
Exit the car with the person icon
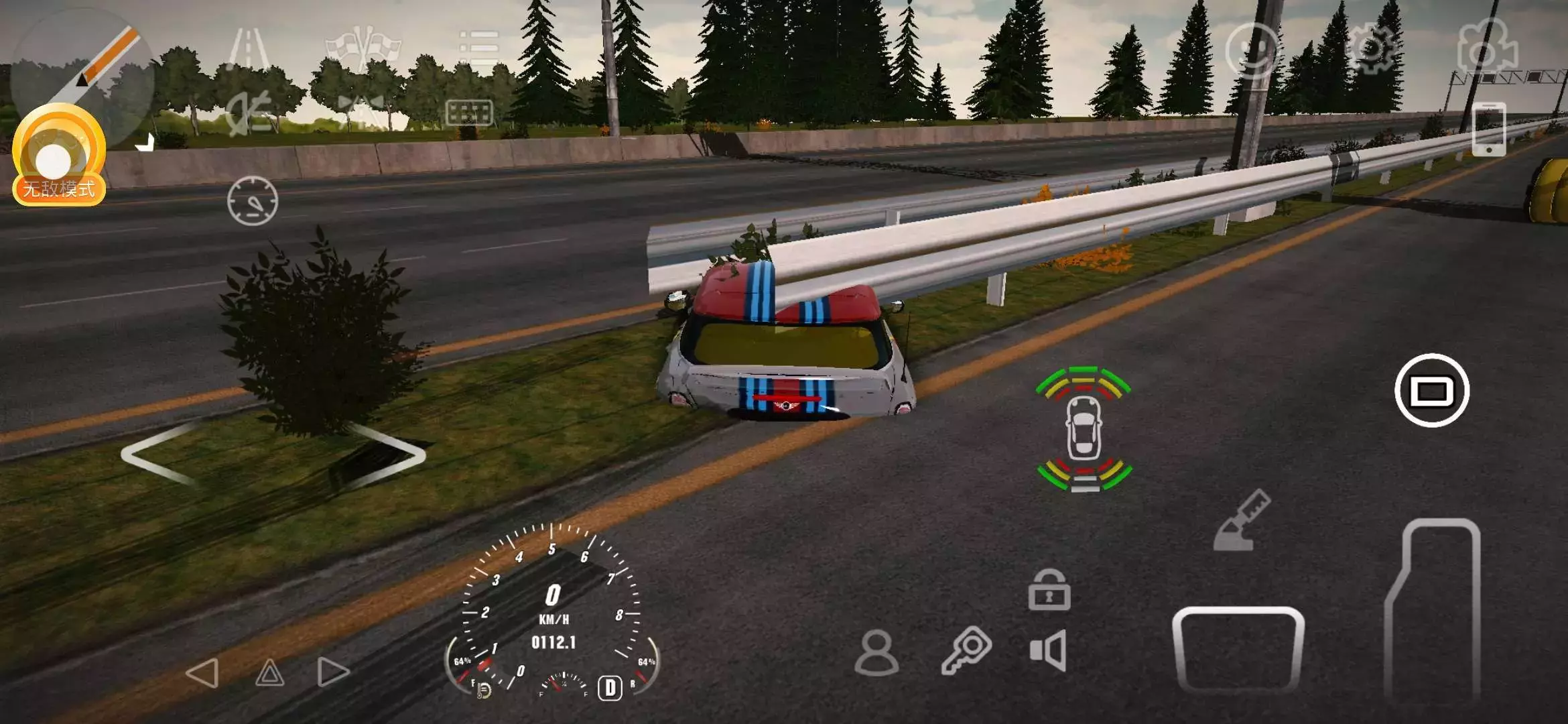(876, 652)
